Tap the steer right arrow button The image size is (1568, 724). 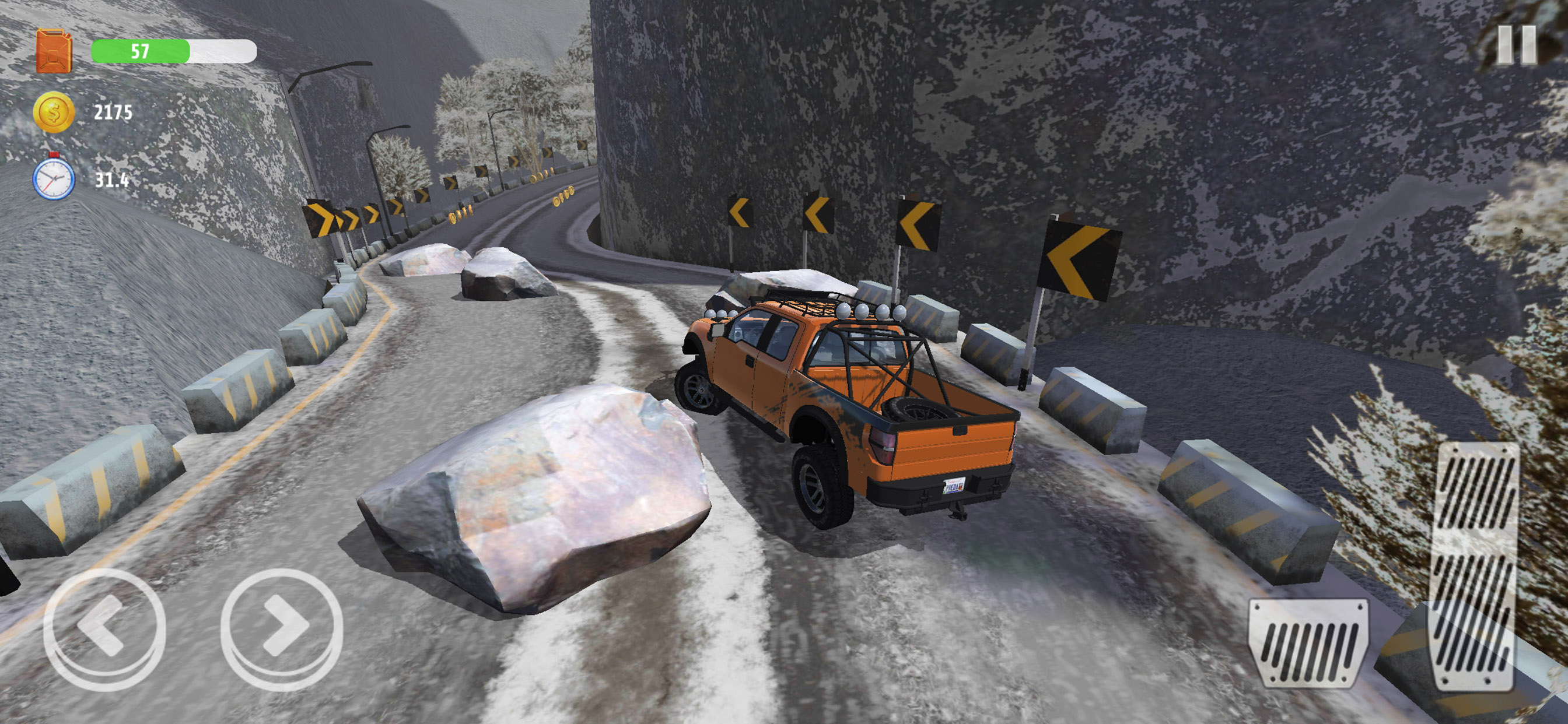click(x=282, y=628)
